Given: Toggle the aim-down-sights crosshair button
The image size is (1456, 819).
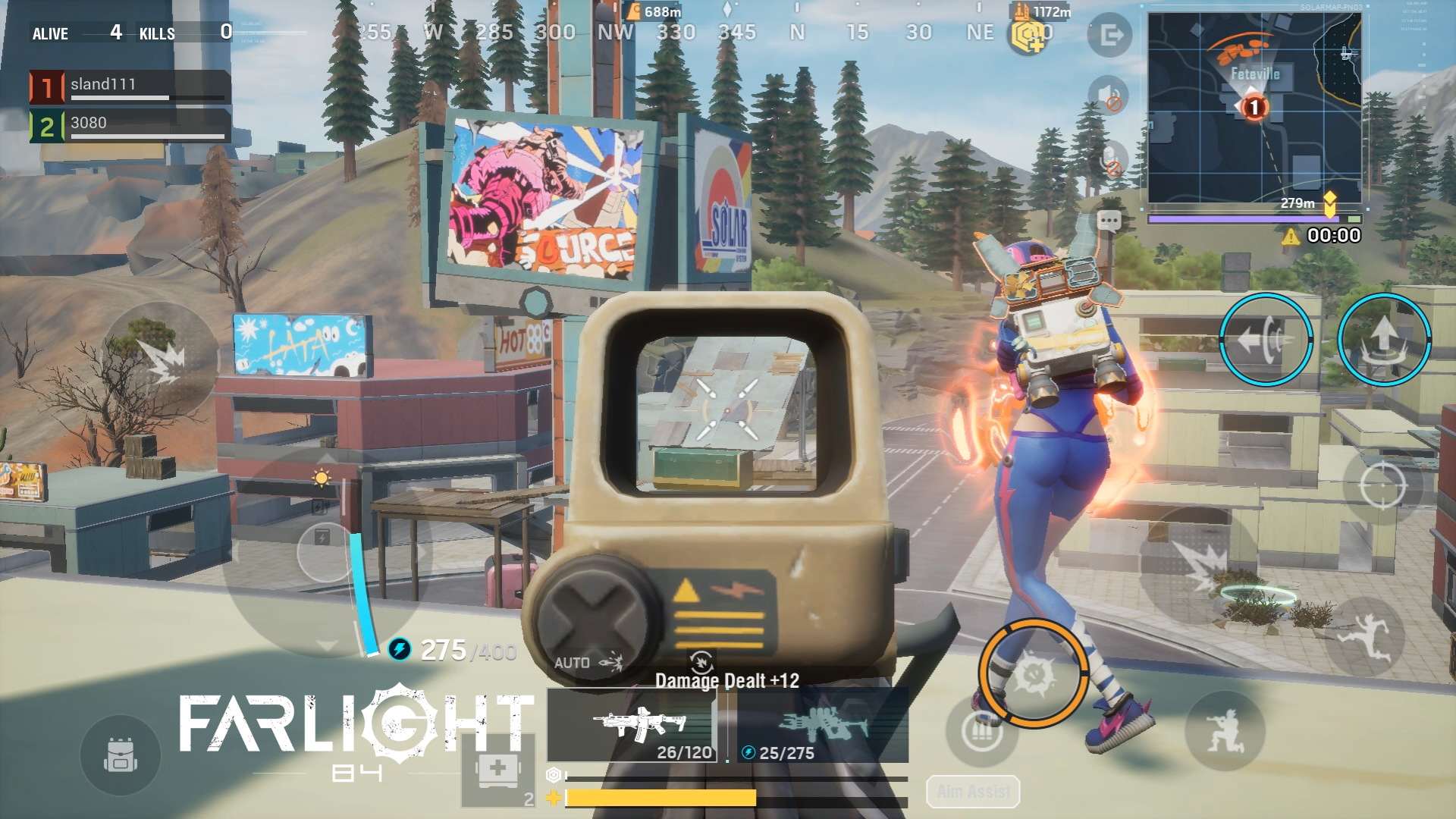Looking at the screenshot, I should (1382, 485).
